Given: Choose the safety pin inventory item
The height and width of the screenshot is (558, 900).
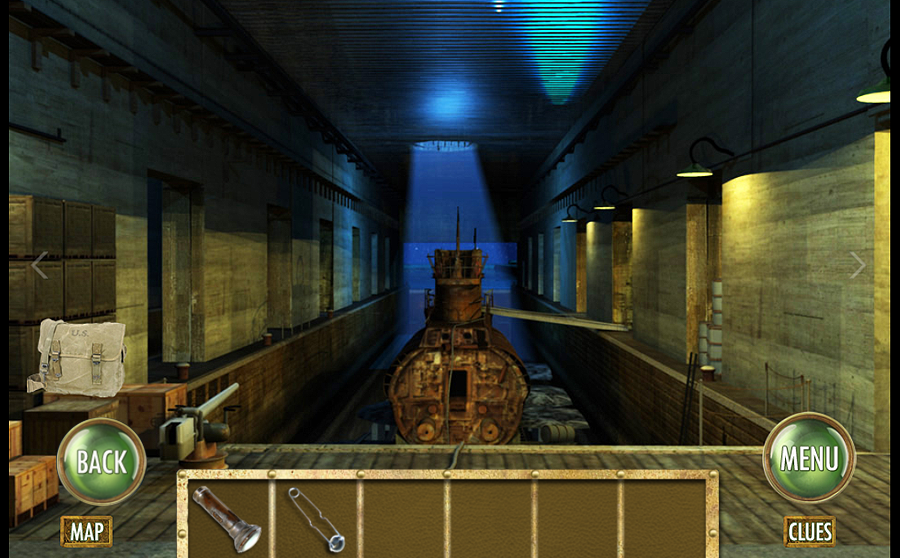Looking at the screenshot, I should tap(314, 516).
